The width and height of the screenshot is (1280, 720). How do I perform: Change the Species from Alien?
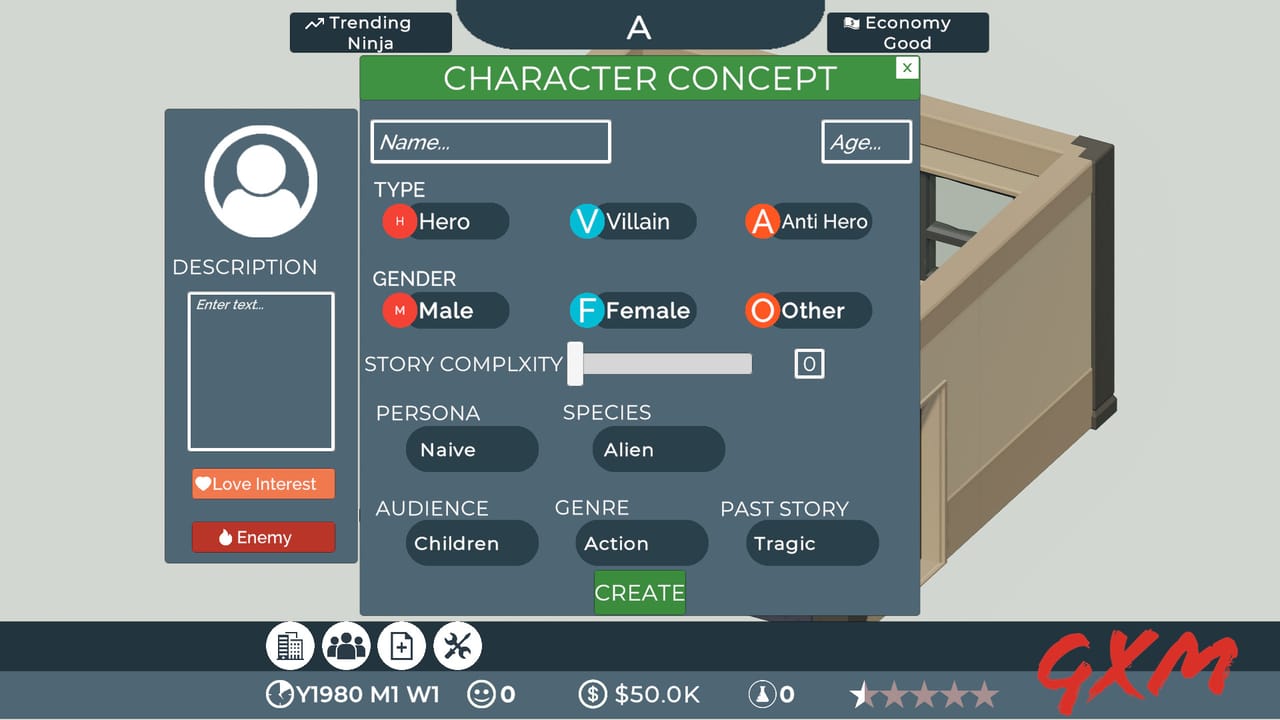658,449
